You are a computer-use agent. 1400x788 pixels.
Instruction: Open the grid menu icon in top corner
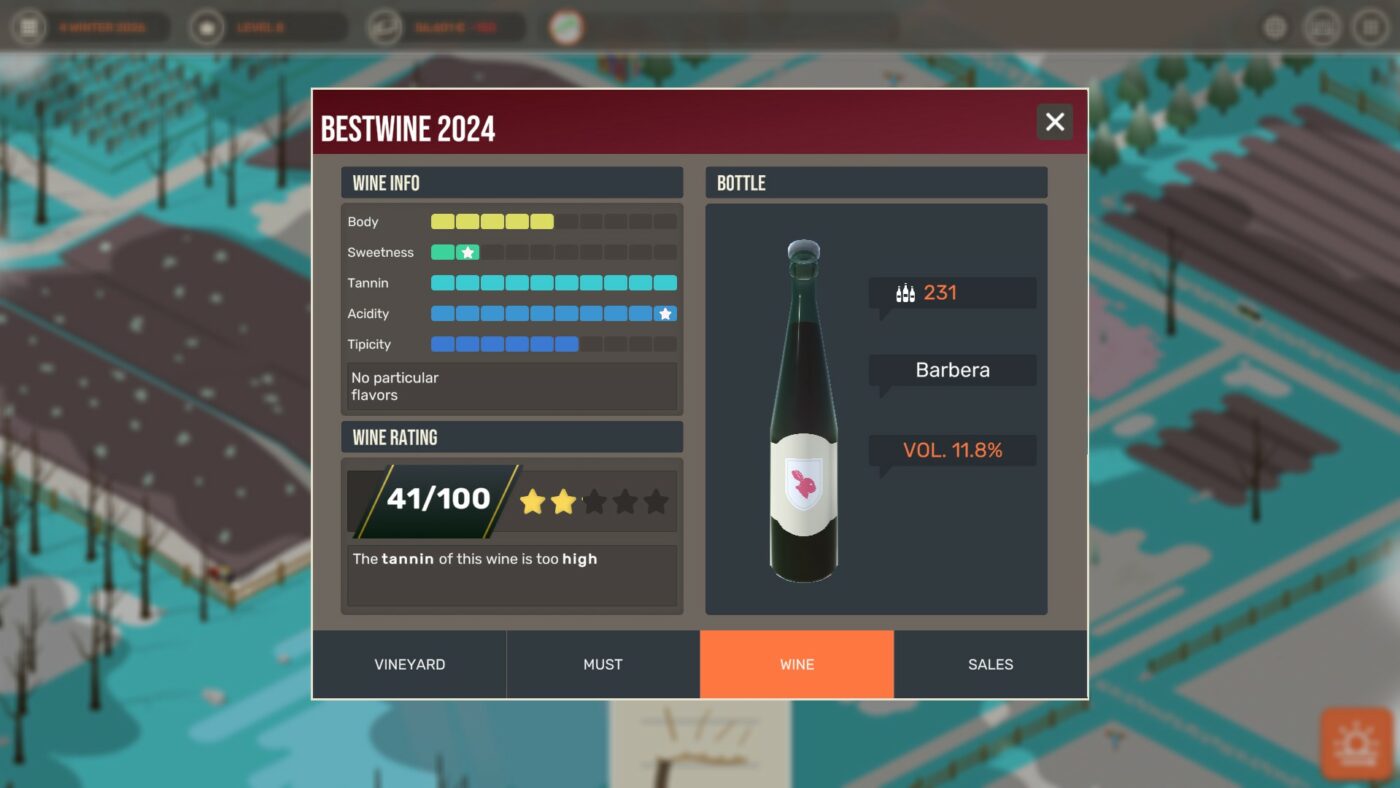point(1371,26)
